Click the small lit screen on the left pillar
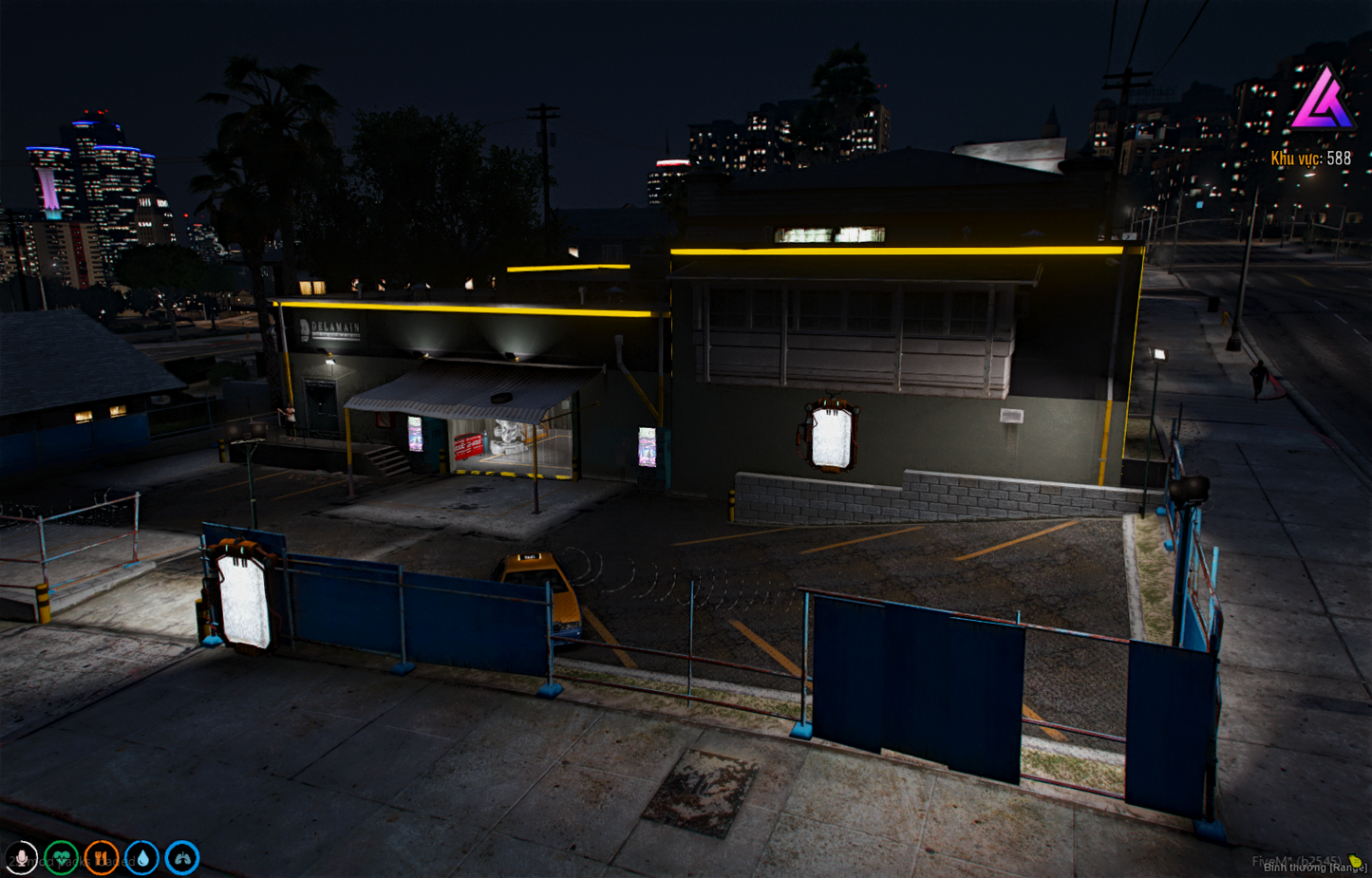The width and height of the screenshot is (1372, 878). click(413, 434)
